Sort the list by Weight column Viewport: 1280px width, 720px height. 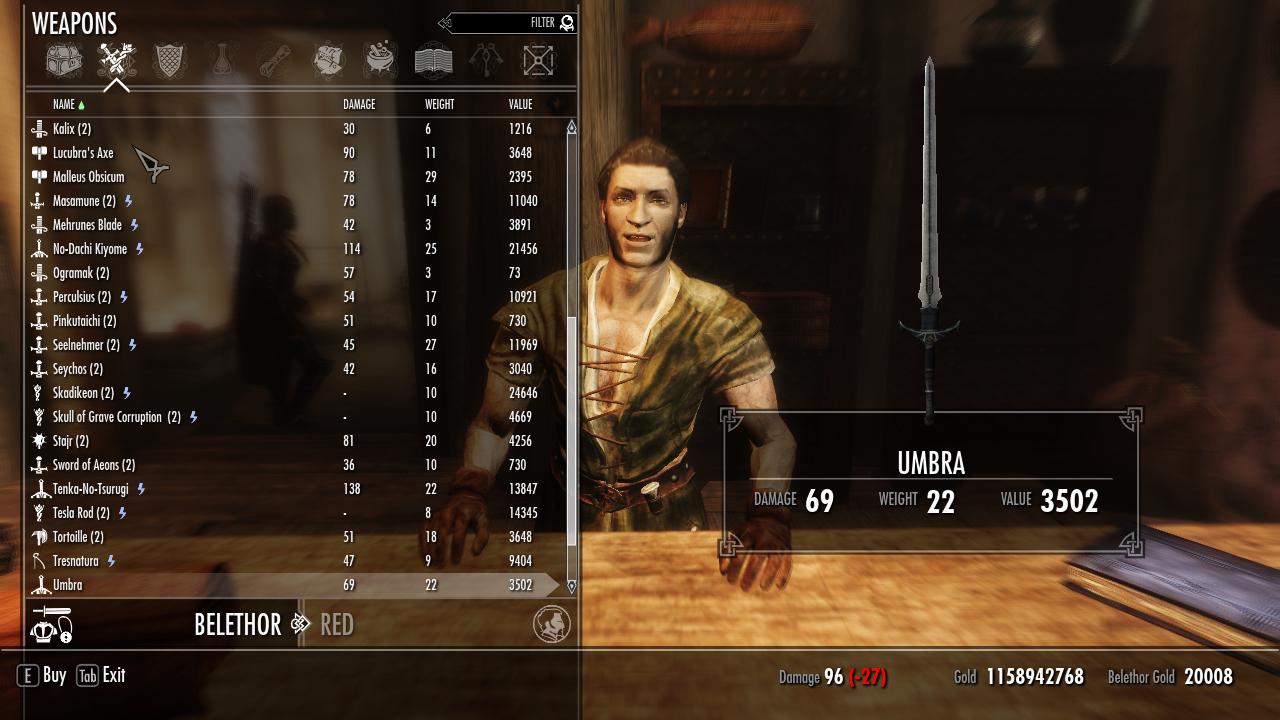tap(439, 104)
